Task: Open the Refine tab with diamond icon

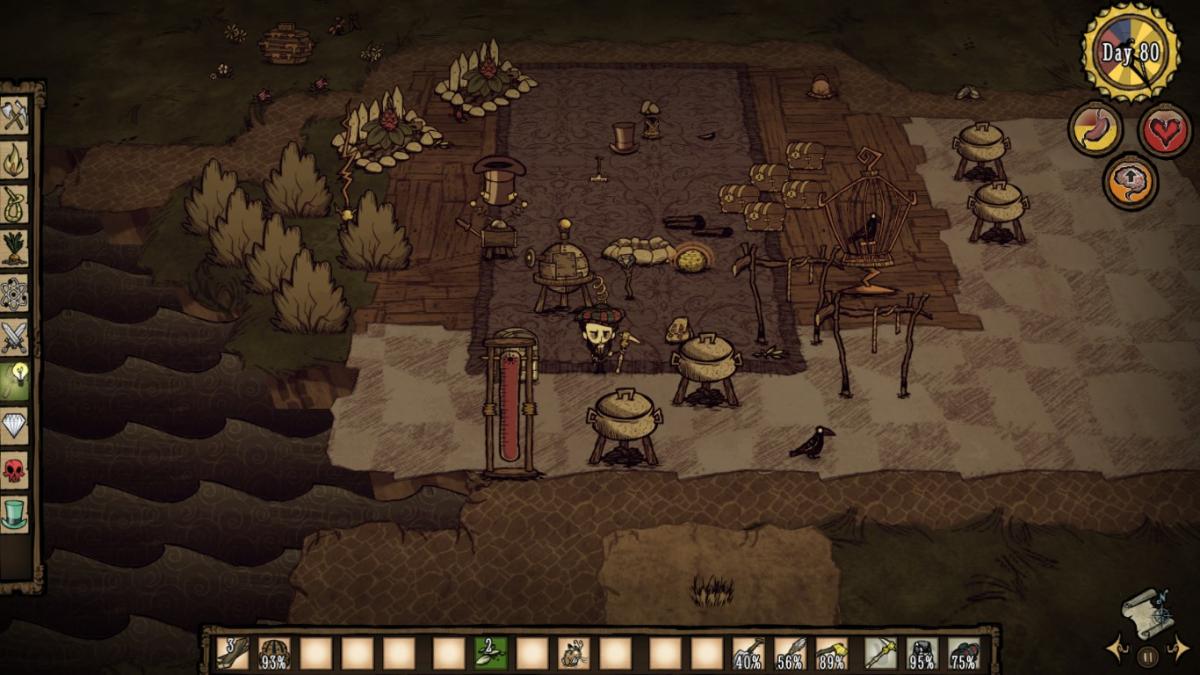Action: coord(15,426)
